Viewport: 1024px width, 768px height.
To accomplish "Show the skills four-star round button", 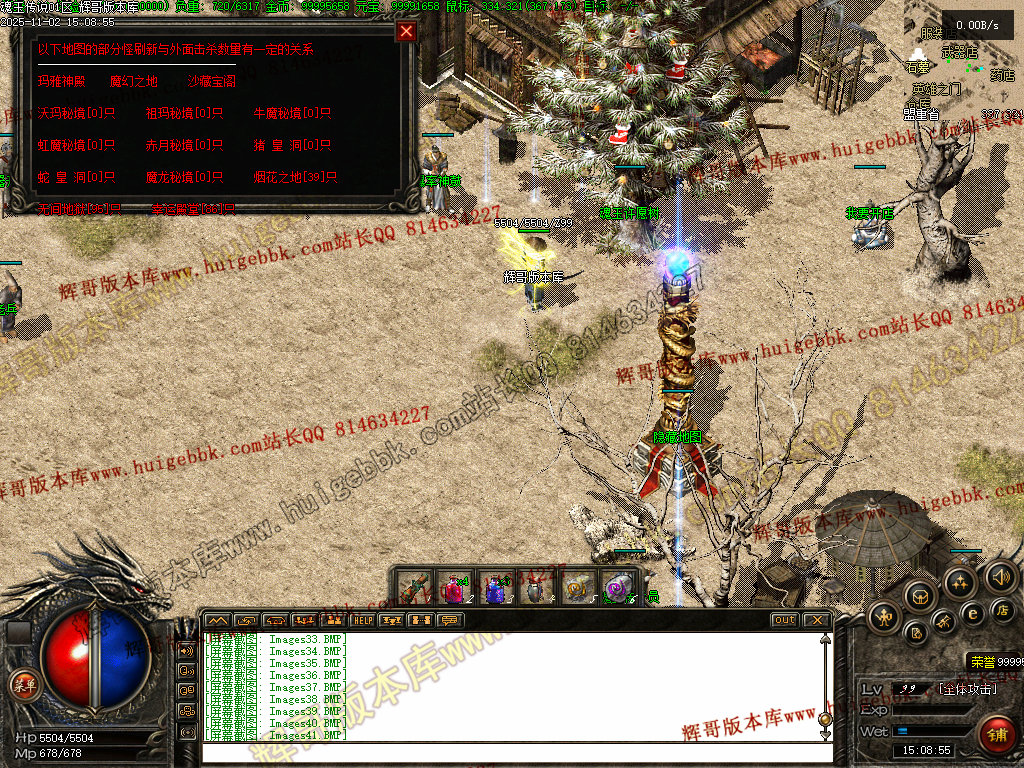I will coord(960,582).
